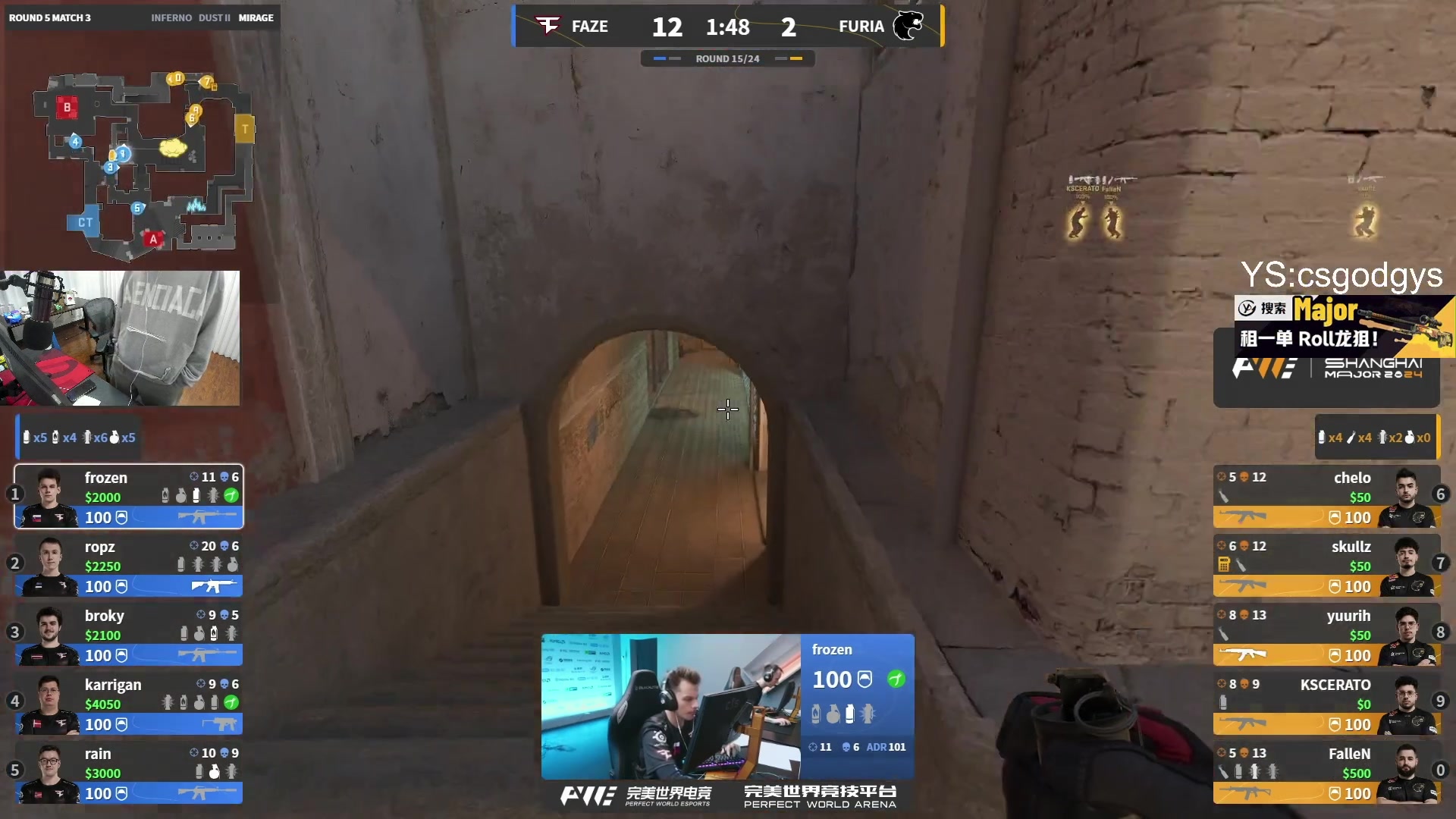Screen dimensions: 1456x819
Task: Select chelo's player row
Action: 1326,497
